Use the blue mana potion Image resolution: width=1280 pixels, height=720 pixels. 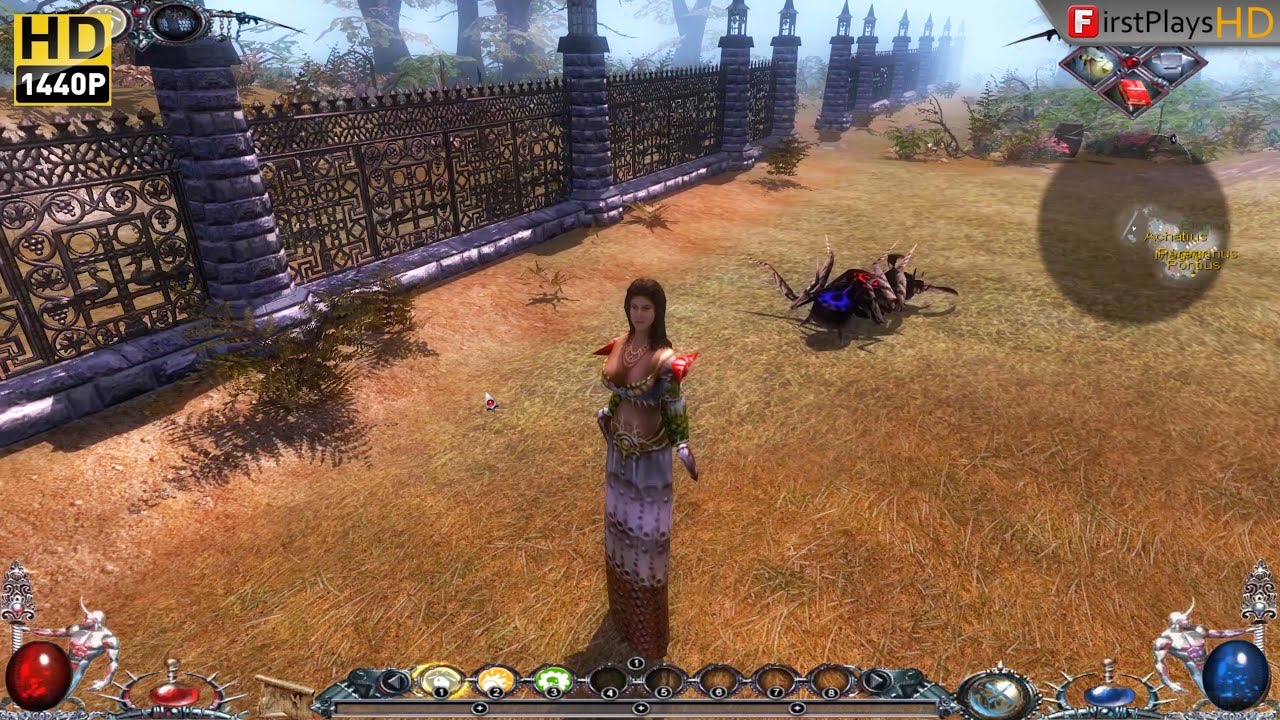pos(1108,693)
